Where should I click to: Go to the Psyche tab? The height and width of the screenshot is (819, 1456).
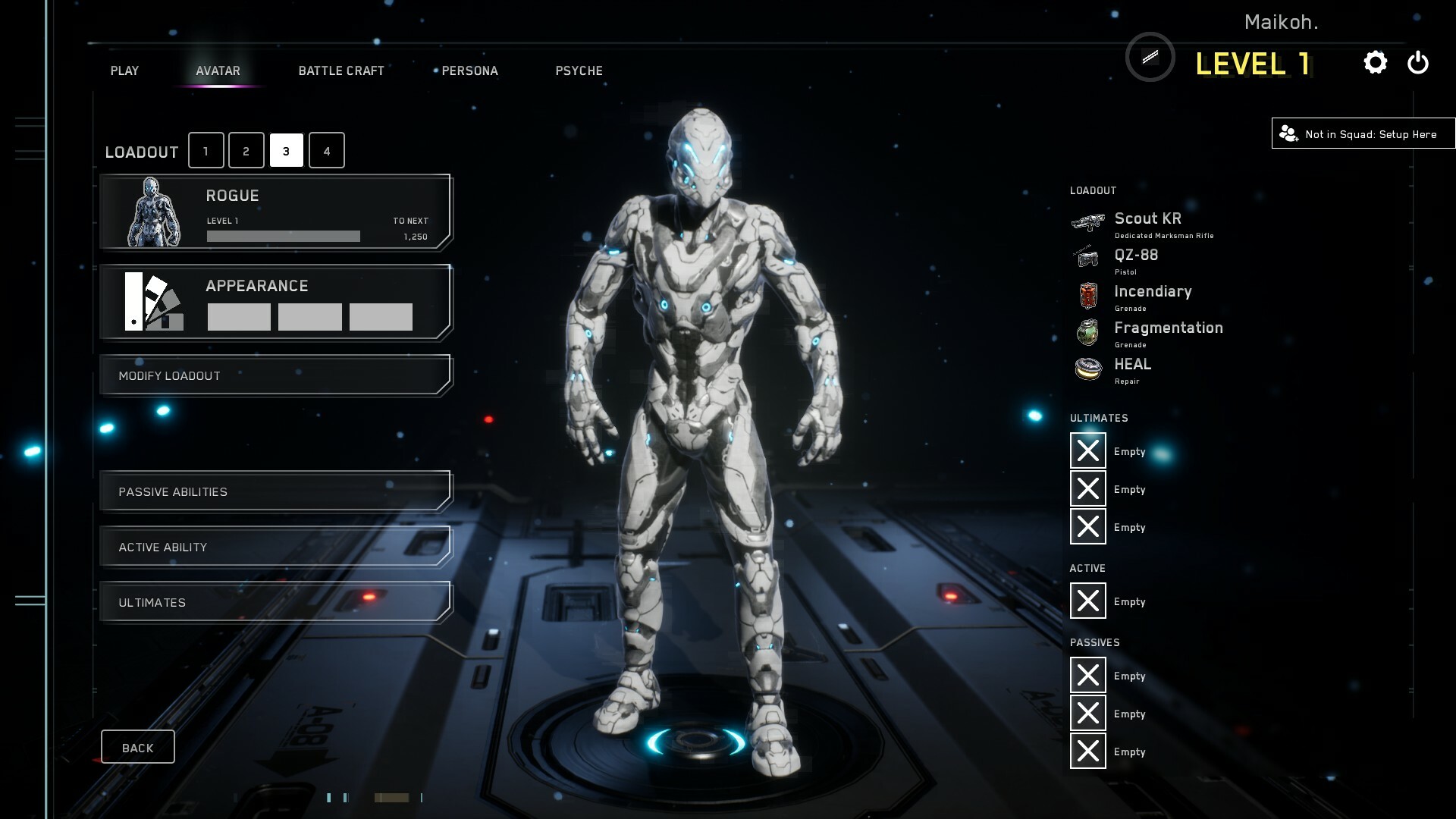coord(579,71)
